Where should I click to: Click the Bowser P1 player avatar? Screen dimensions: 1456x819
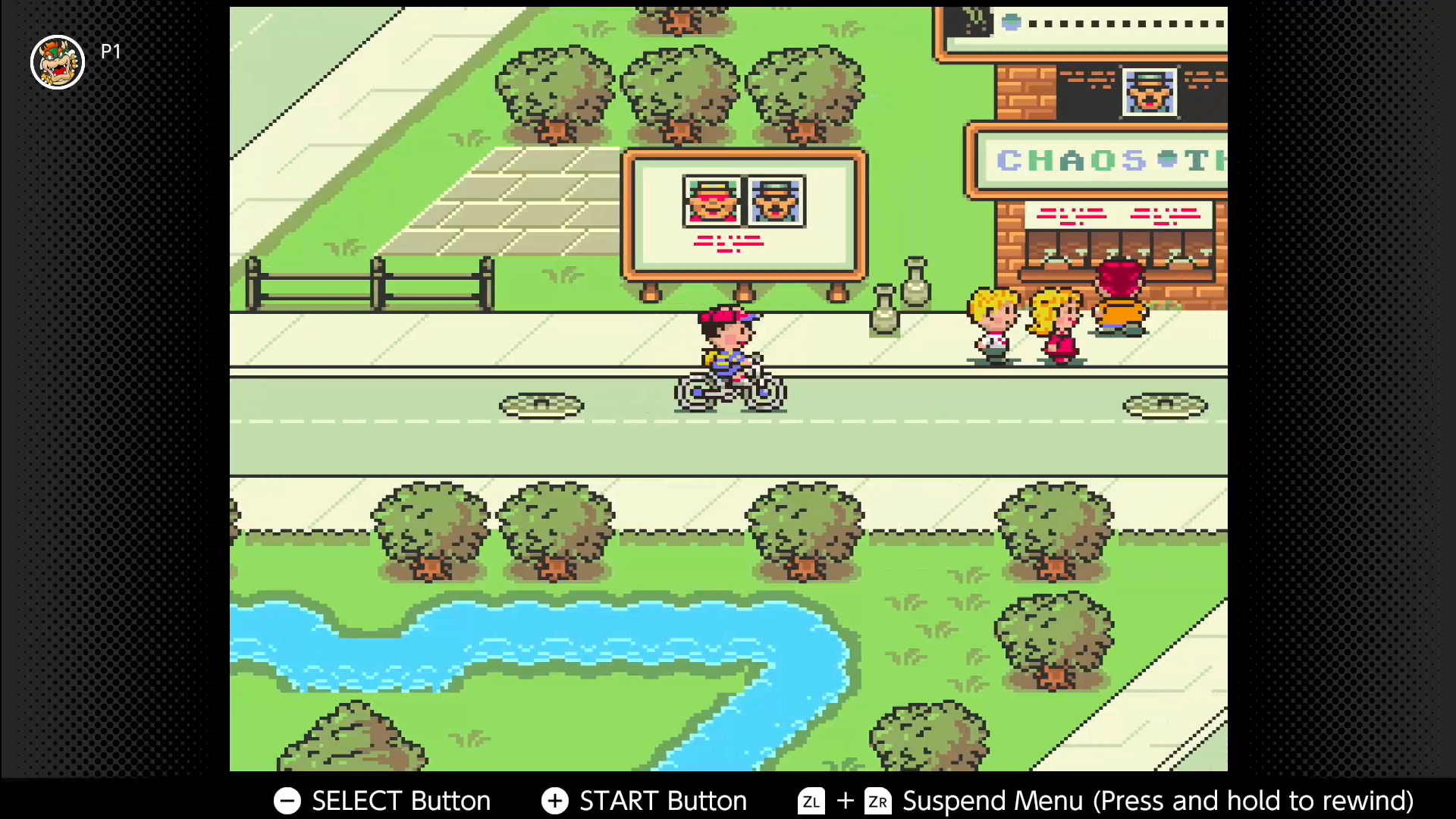(x=58, y=61)
